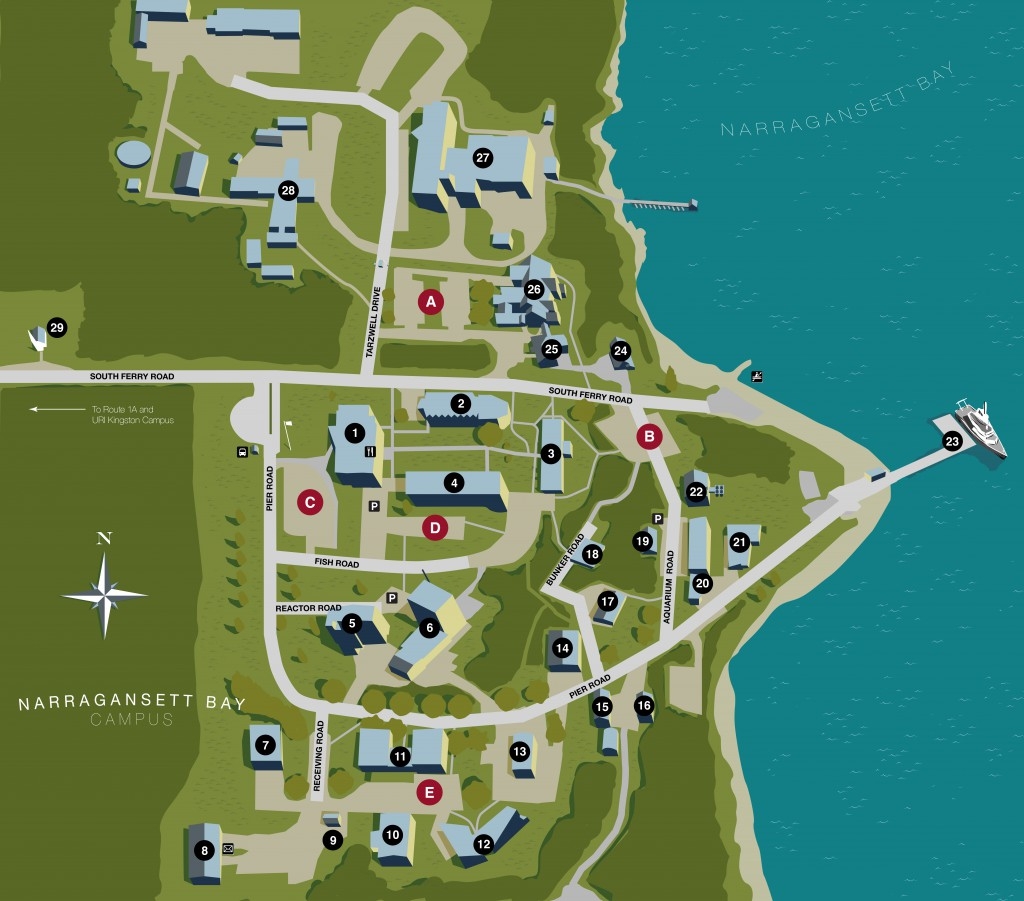Click building marker number 22

[696, 491]
